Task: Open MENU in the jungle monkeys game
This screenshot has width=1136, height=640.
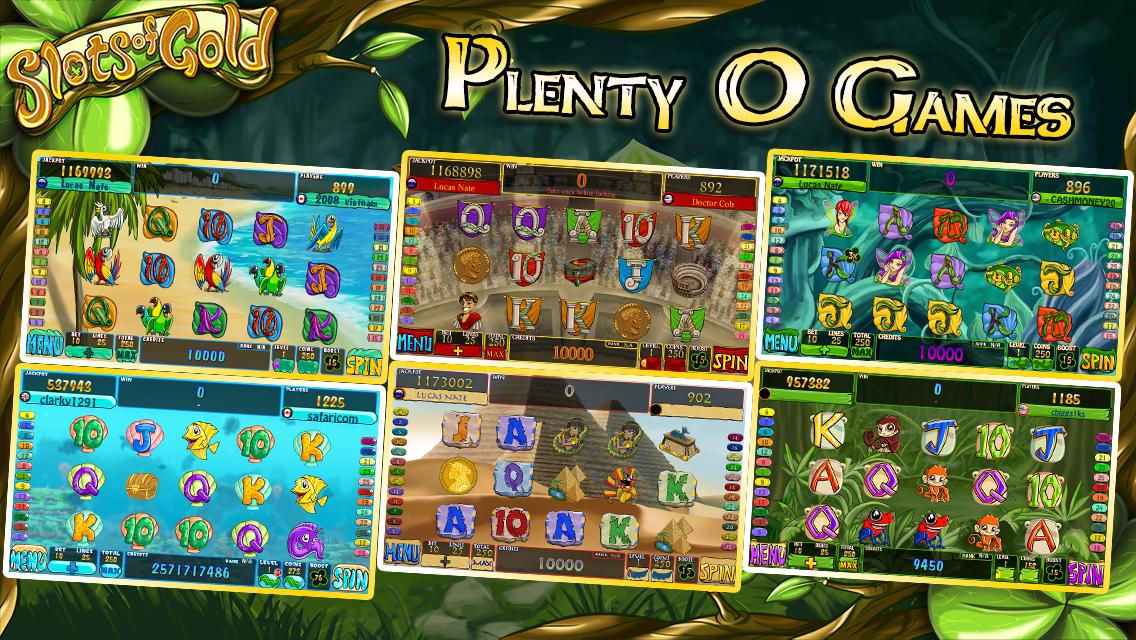Action: [767, 552]
